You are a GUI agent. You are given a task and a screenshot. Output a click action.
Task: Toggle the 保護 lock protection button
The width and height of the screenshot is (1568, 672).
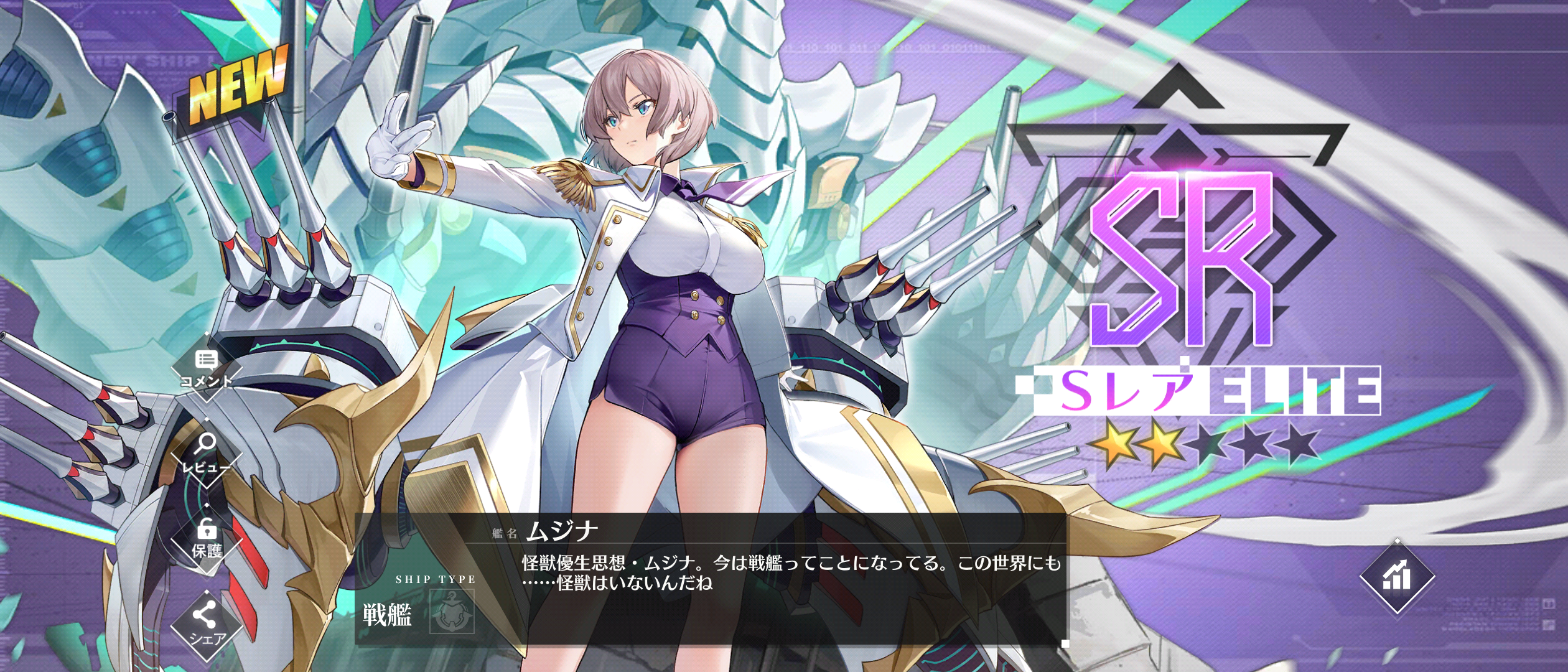click(207, 539)
